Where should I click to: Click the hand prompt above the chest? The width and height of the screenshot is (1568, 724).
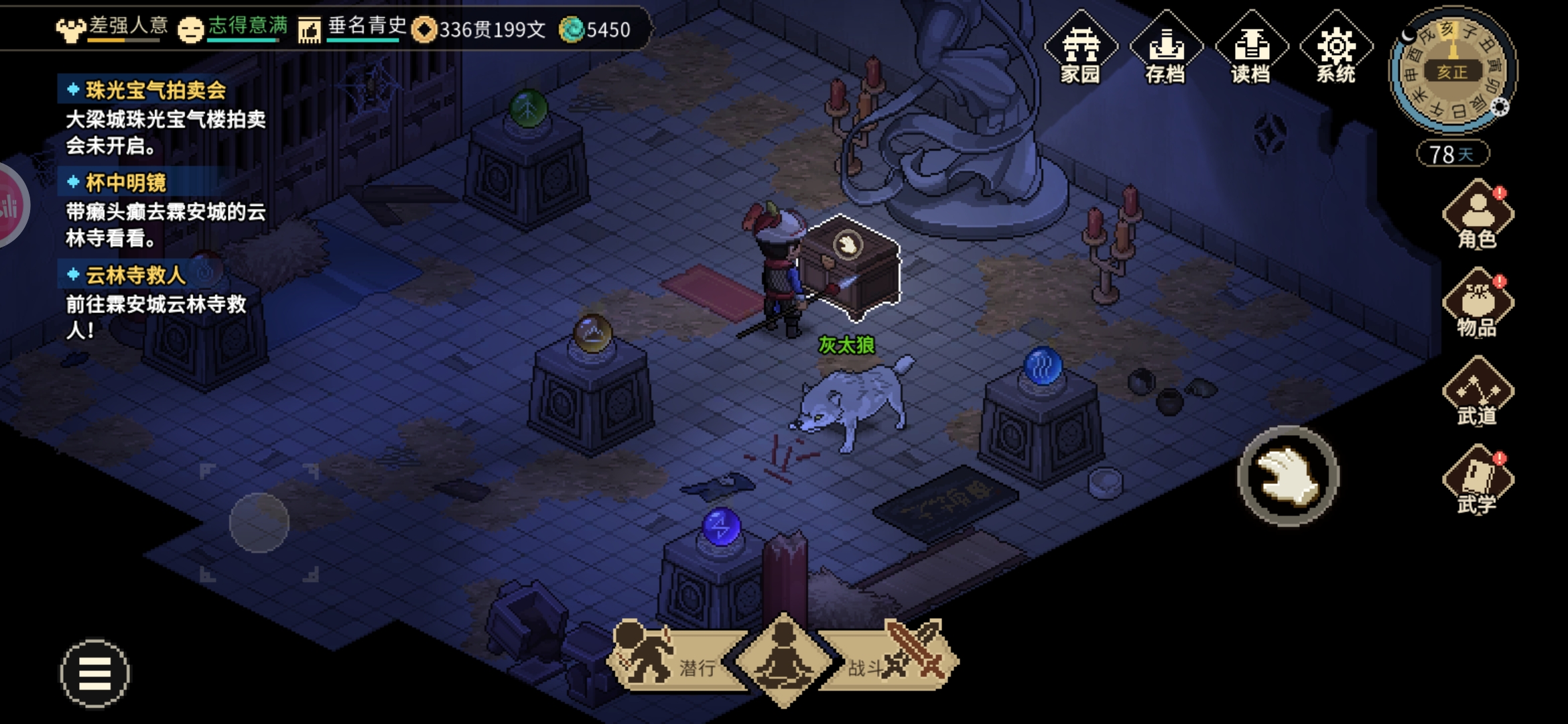(848, 245)
